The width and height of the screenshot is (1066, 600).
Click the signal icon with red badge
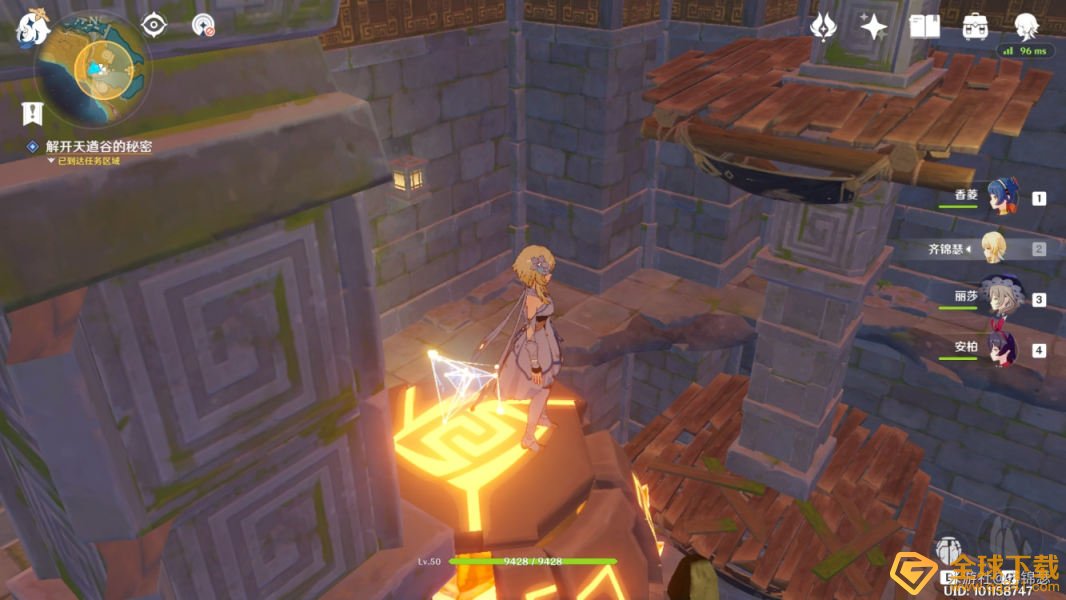[x=203, y=25]
